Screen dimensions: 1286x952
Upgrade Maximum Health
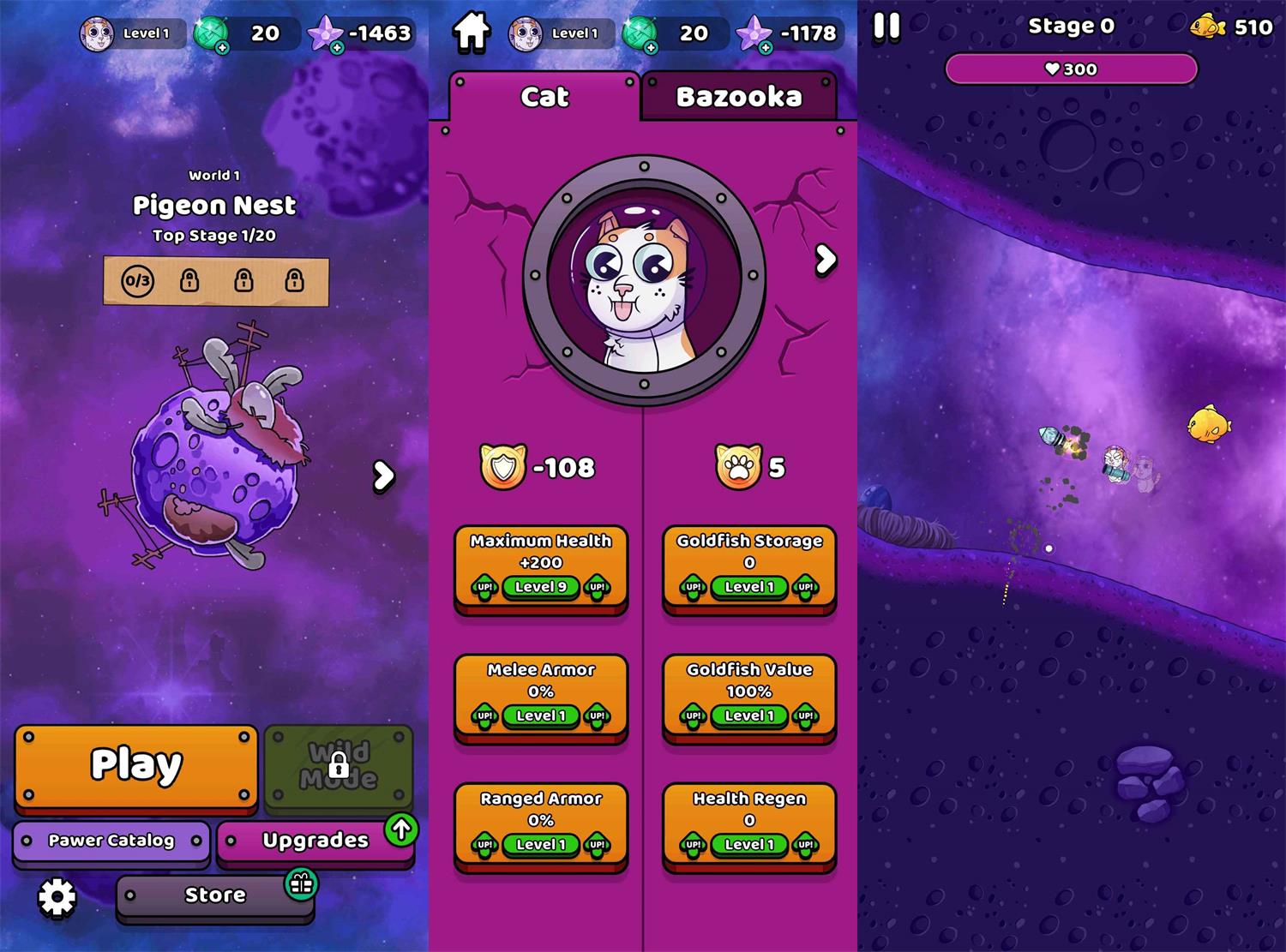click(x=541, y=567)
